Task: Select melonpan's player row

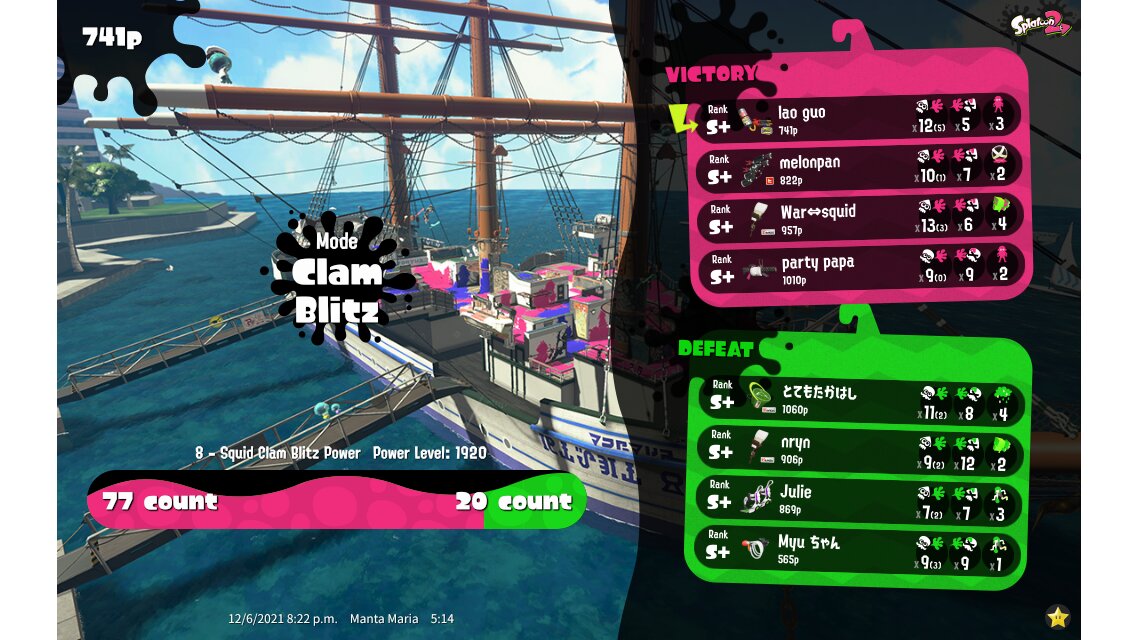Action: 860,169
